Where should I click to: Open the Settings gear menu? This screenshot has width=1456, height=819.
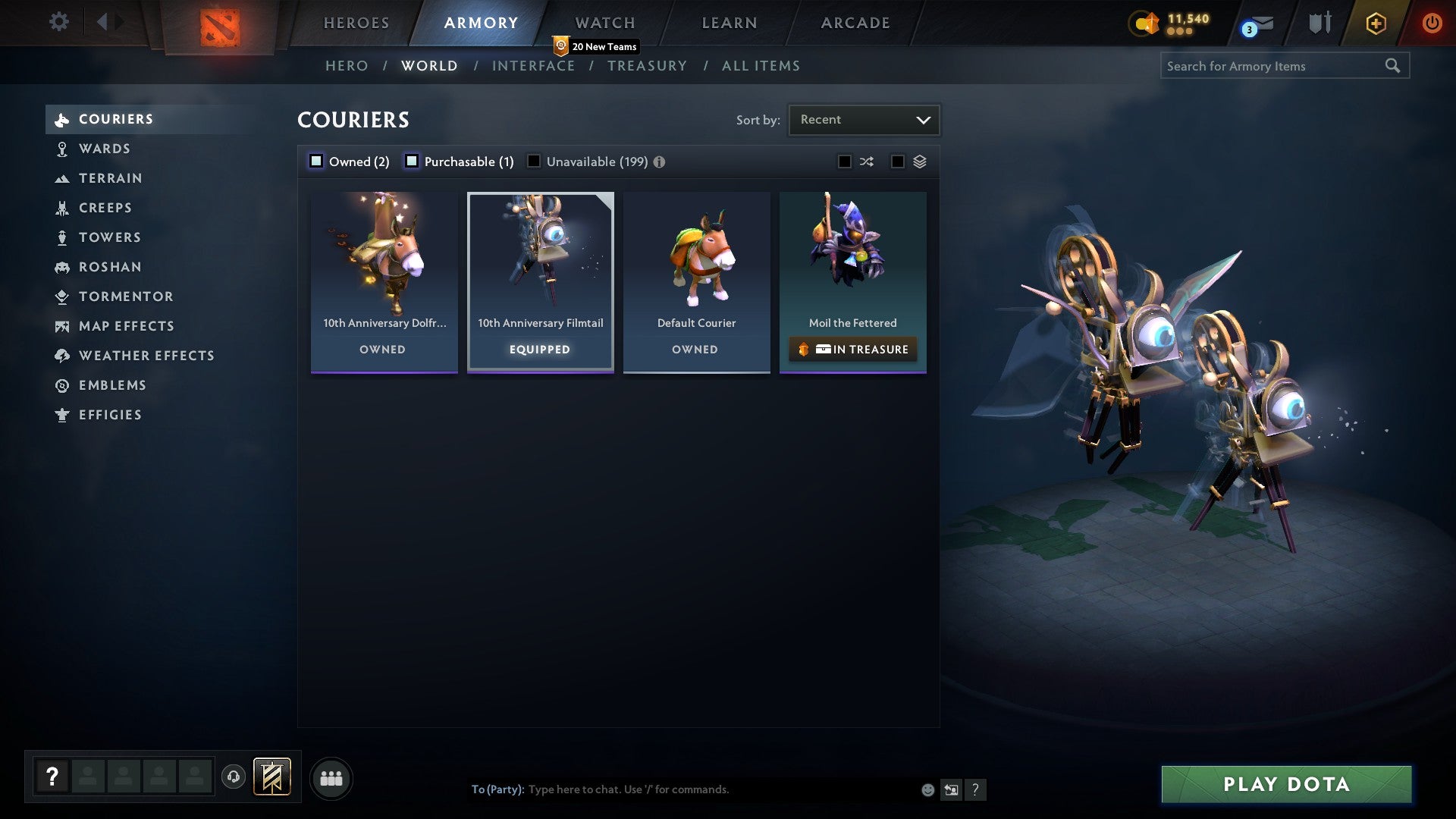click(x=58, y=22)
